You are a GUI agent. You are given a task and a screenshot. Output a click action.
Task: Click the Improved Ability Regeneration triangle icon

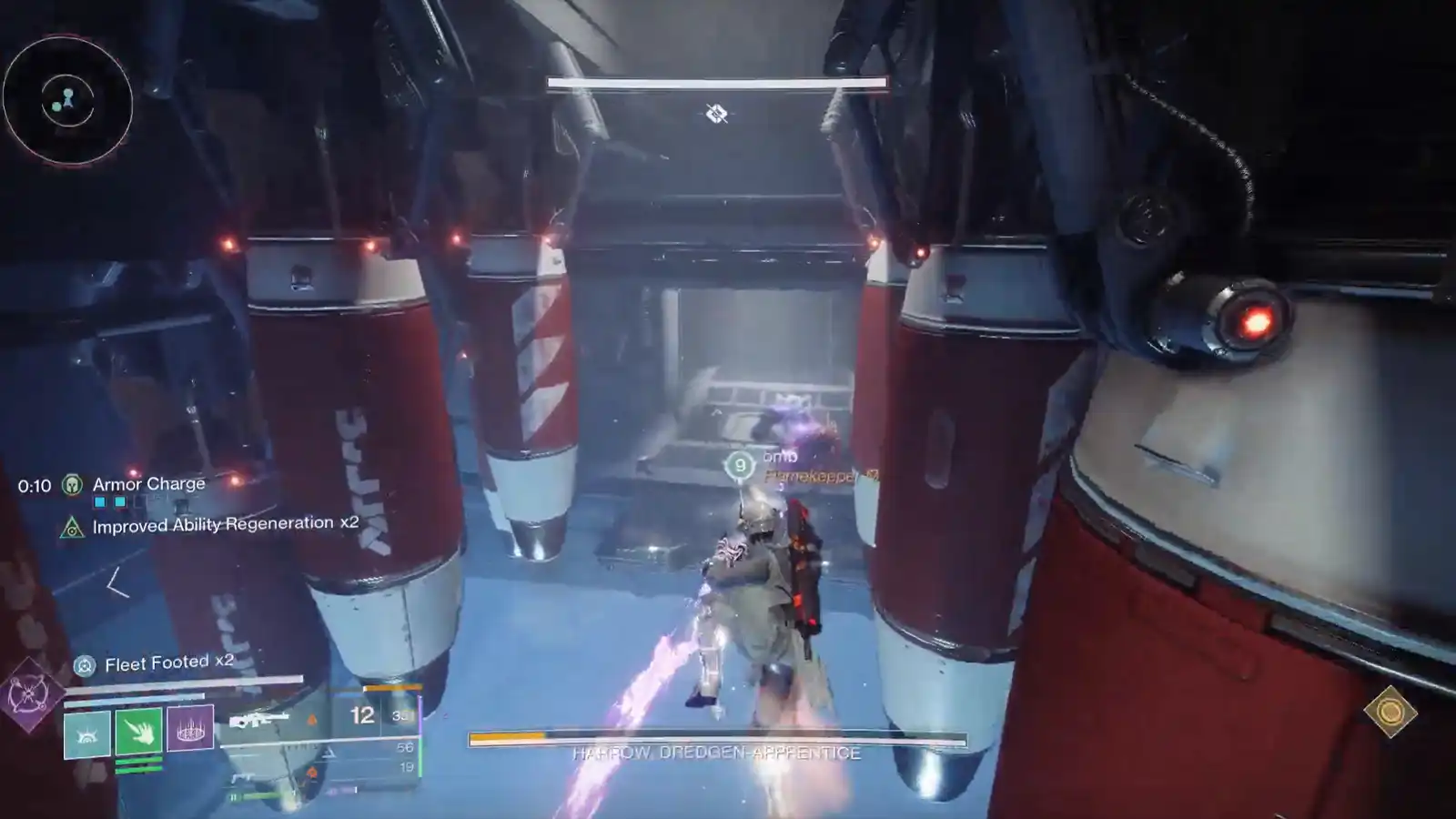(x=71, y=528)
